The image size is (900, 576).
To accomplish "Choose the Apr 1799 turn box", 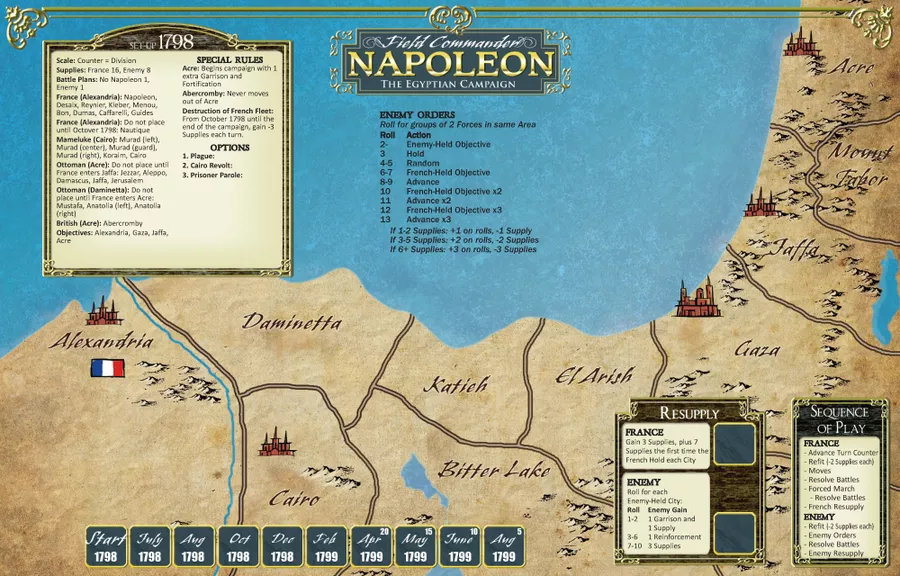I will click(371, 547).
